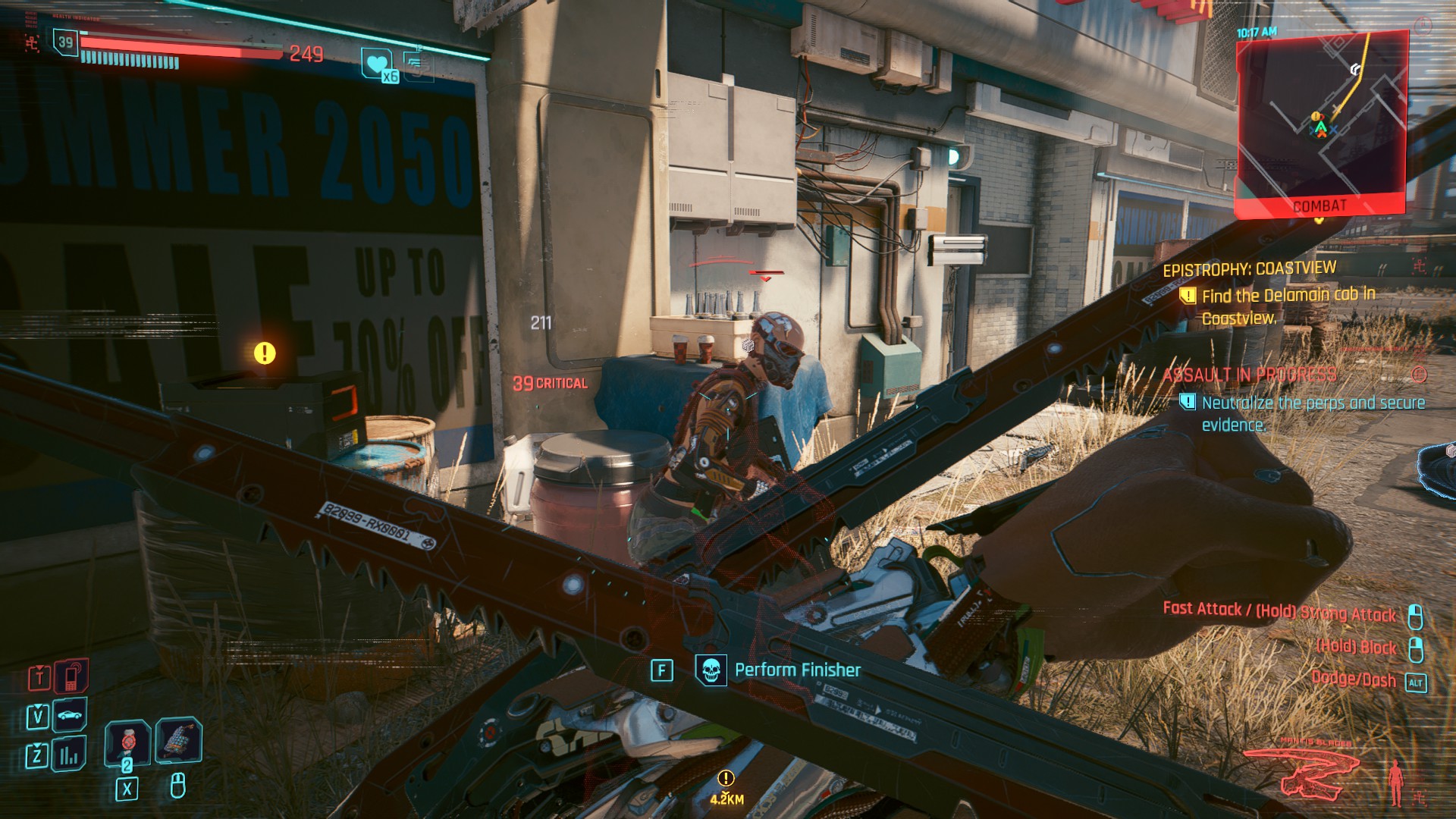The height and width of the screenshot is (819, 1456).
Task: Click the level 39 badge
Action: coord(66,42)
